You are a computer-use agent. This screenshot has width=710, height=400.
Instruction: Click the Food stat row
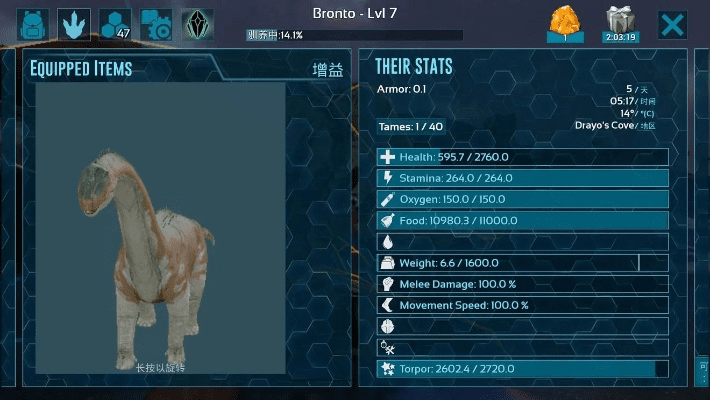pyautogui.click(x=522, y=220)
